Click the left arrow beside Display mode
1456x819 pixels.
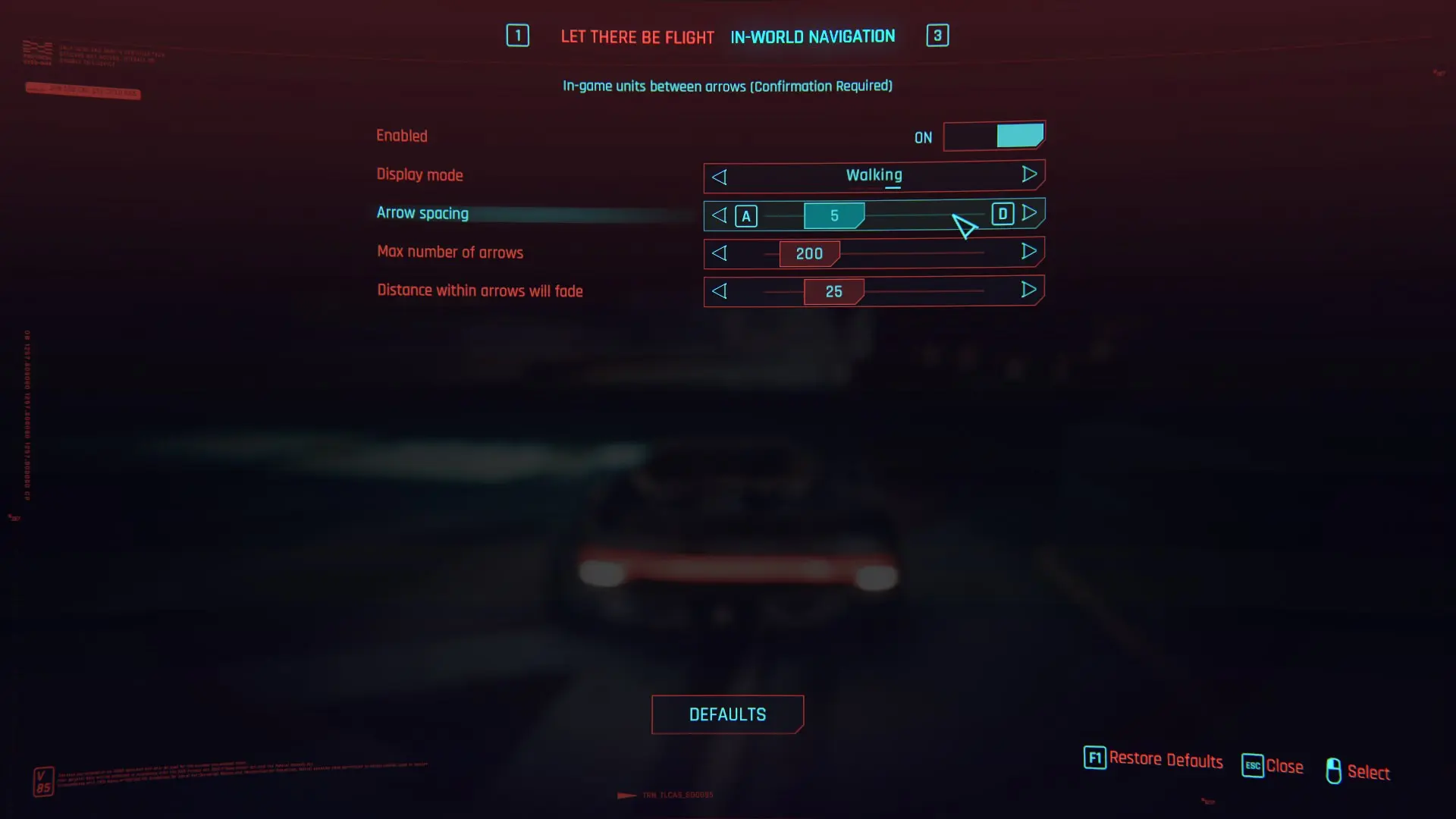[719, 177]
